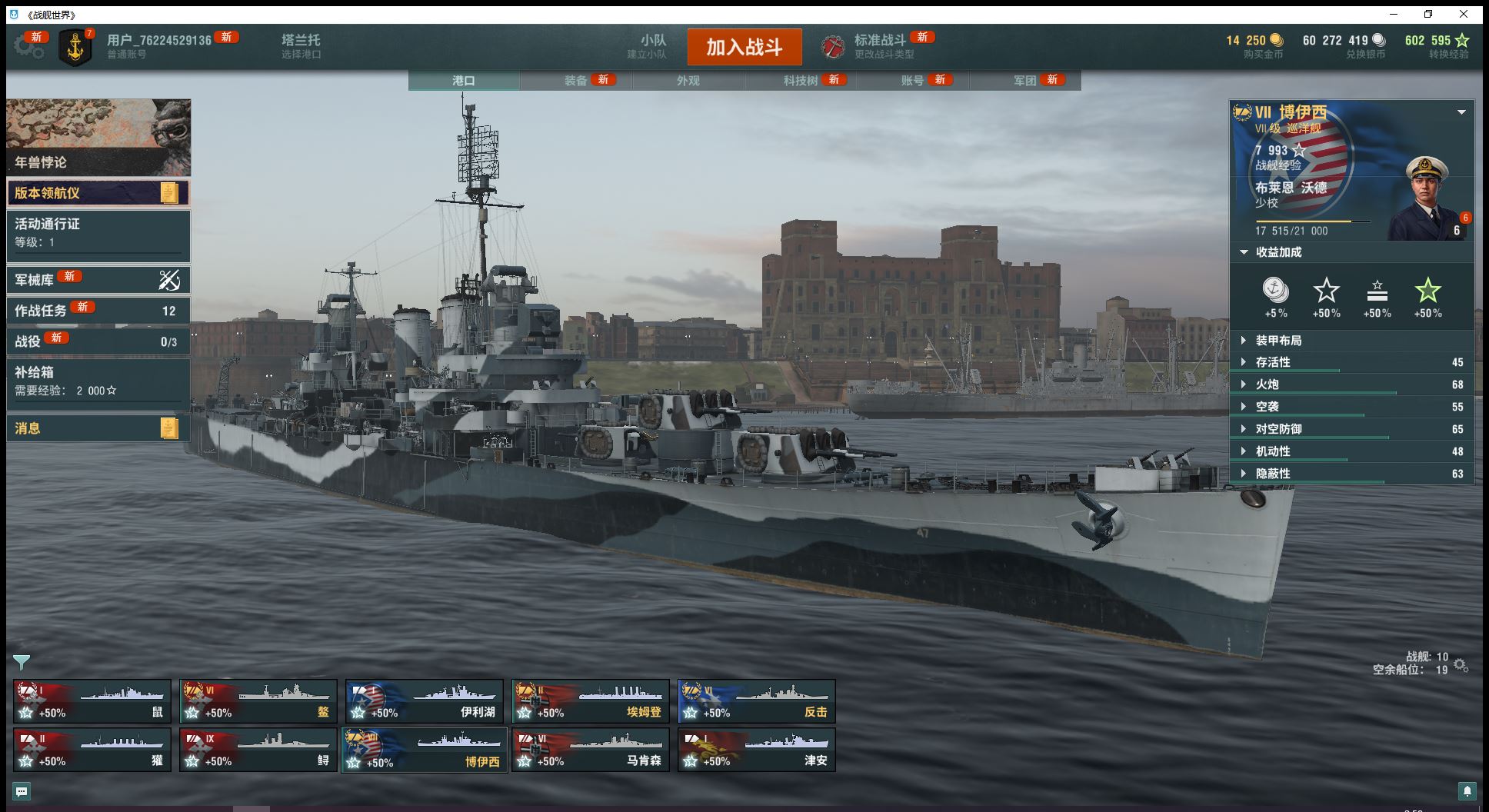Open the 军械库 armory panel
The image size is (1489, 812).
(x=98, y=280)
